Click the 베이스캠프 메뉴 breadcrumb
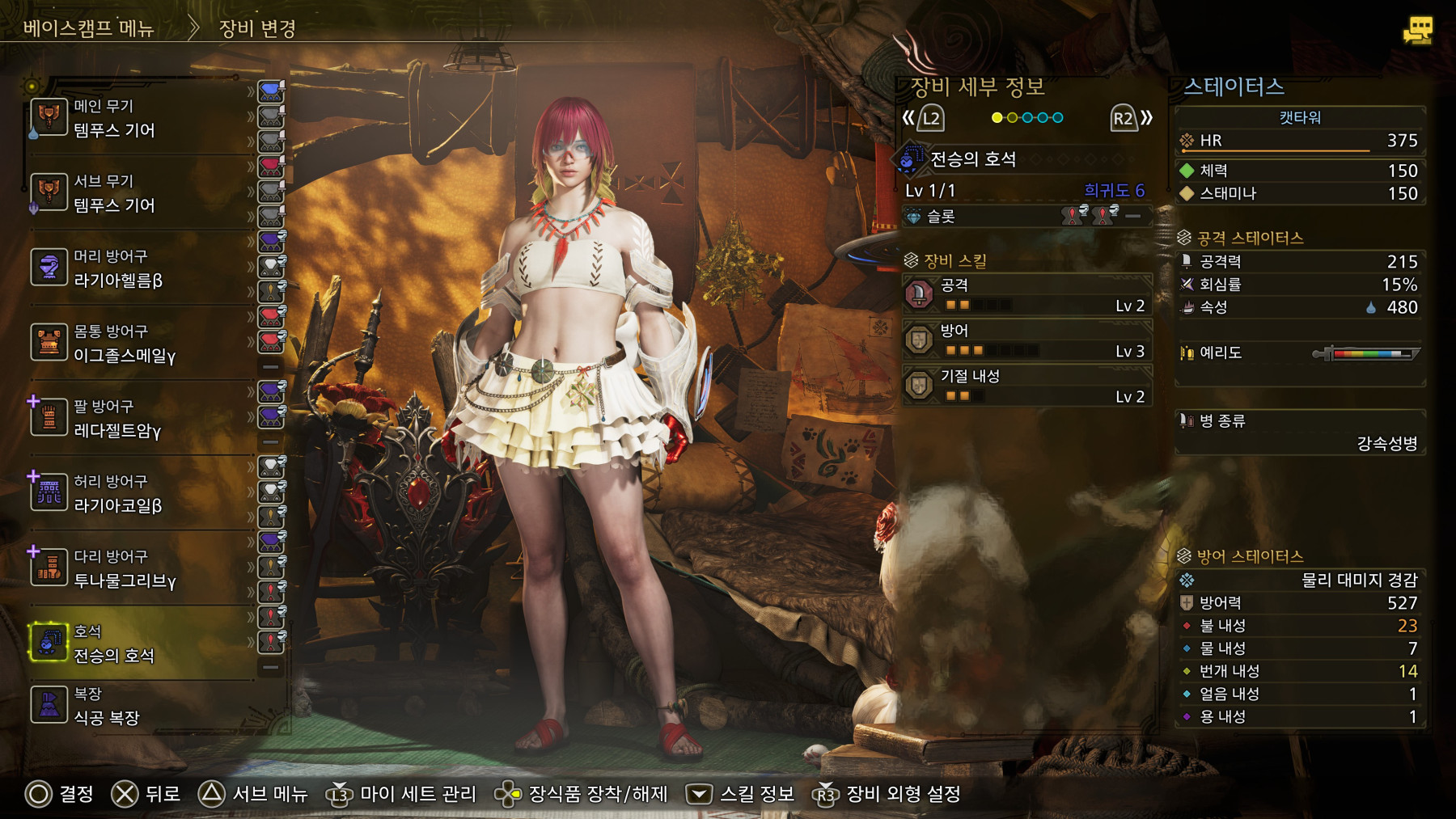The width and height of the screenshot is (1456, 819). click(x=88, y=28)
